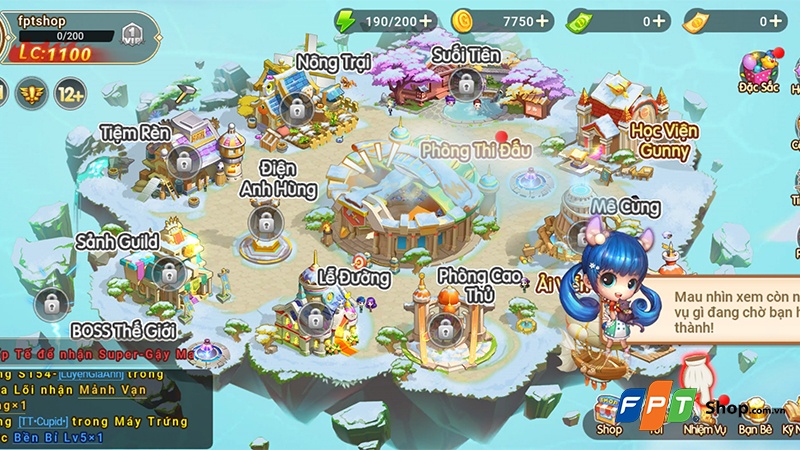The width and height of the screenshot is (800, 450).
Task: Enter Điện Anh Hùng hall
Action: [x=264, y=218]
